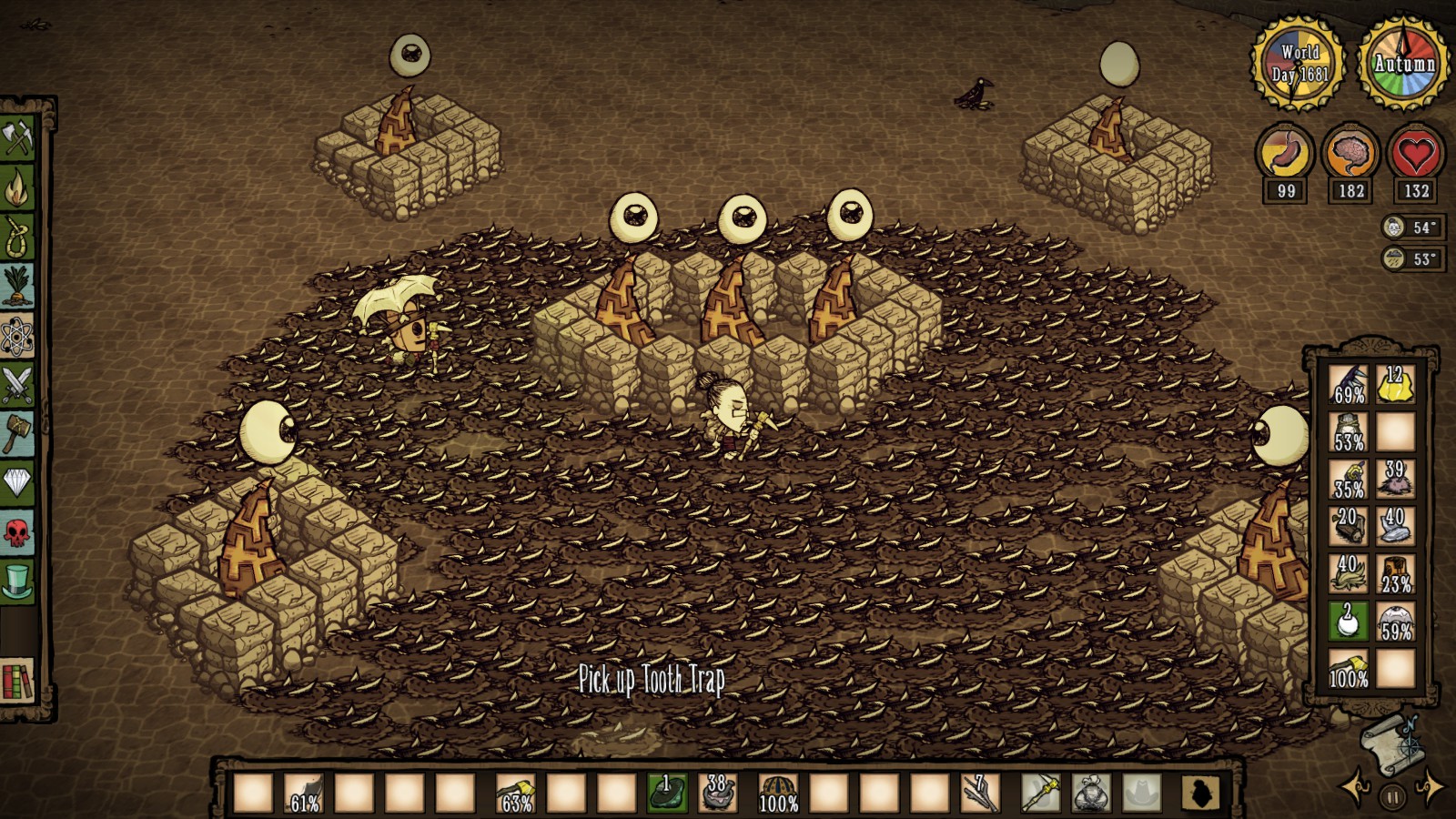Screen dimensions: 1456x819
Task: Select the Dress top hat tab
Action: pos(17,581)
